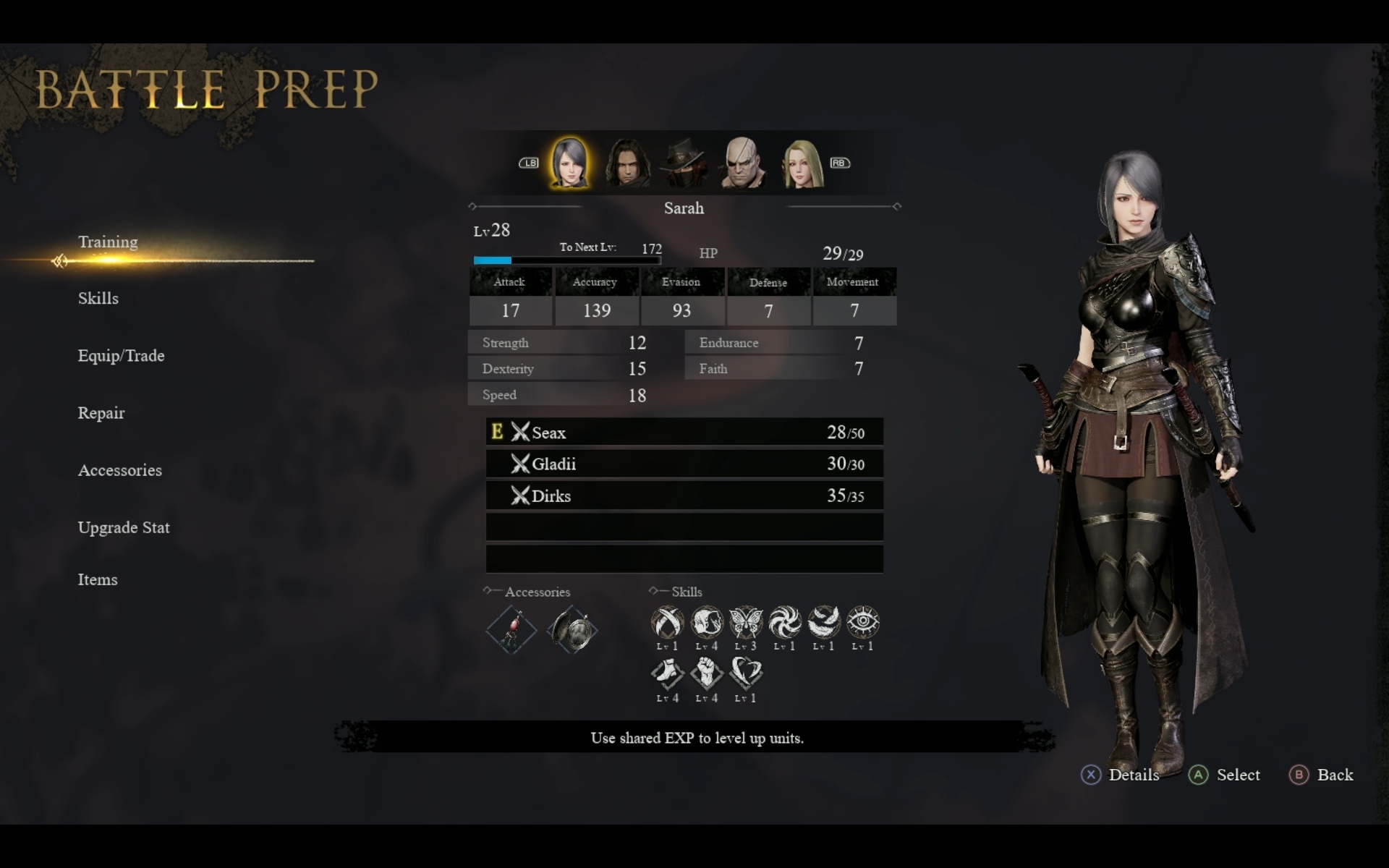1389x868 pixels.
Task: Select the shield accessory in second slot
Action: (572, 630)
